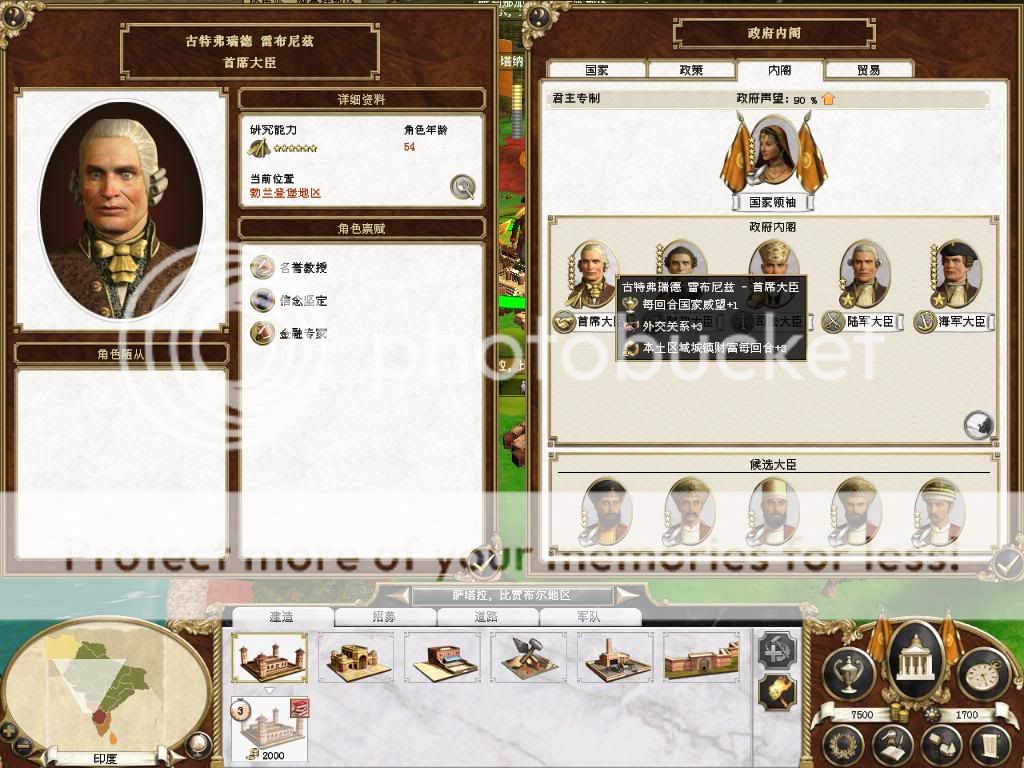Select the 国家领袖 leader portrait
This screenshot has height=768, width=1024.
click(x=775, y=155)
